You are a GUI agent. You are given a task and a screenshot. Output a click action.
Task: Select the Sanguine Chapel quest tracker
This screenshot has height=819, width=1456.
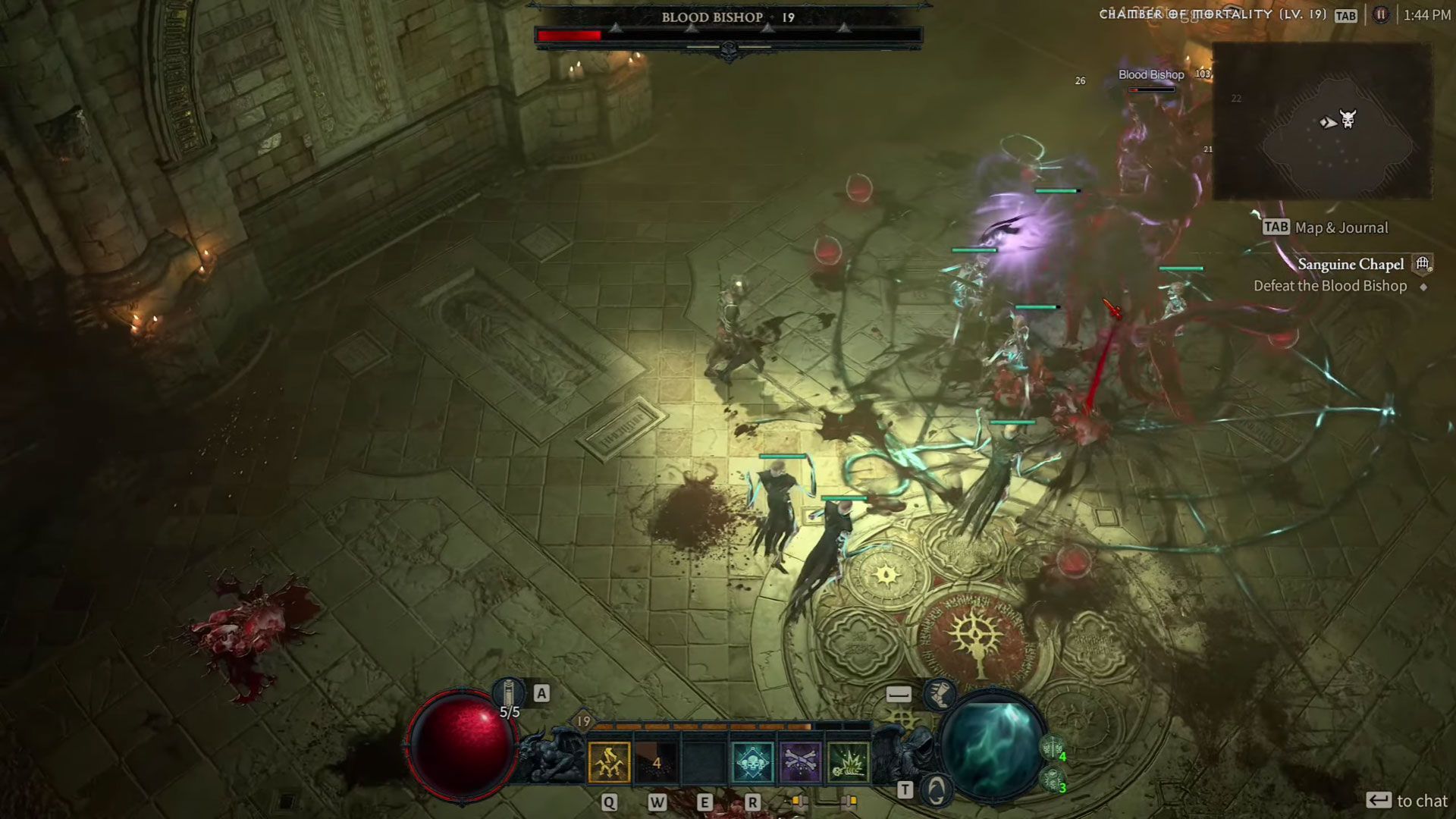point(1351,265)
